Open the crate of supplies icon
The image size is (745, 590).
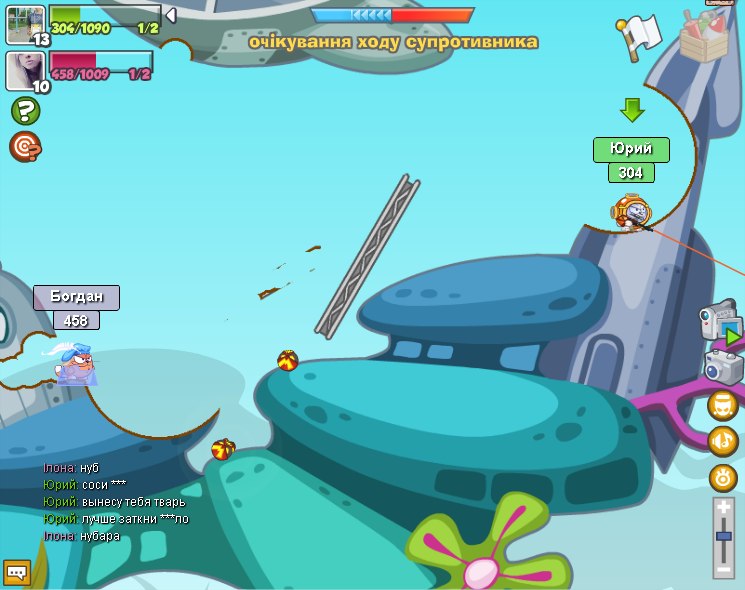(x=704, y=37)
